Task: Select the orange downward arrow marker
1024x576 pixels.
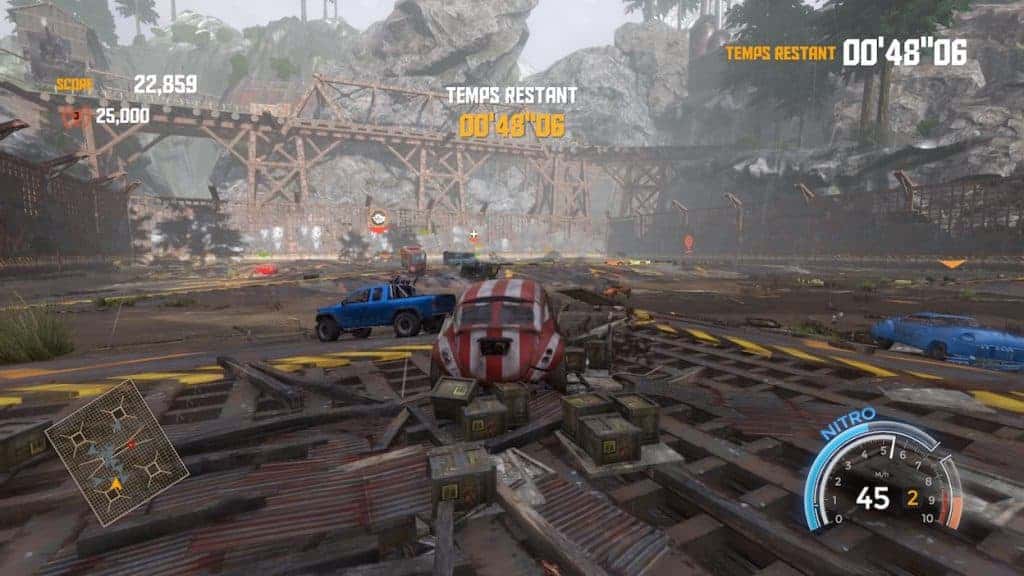Action: click(x=951, y=264)
